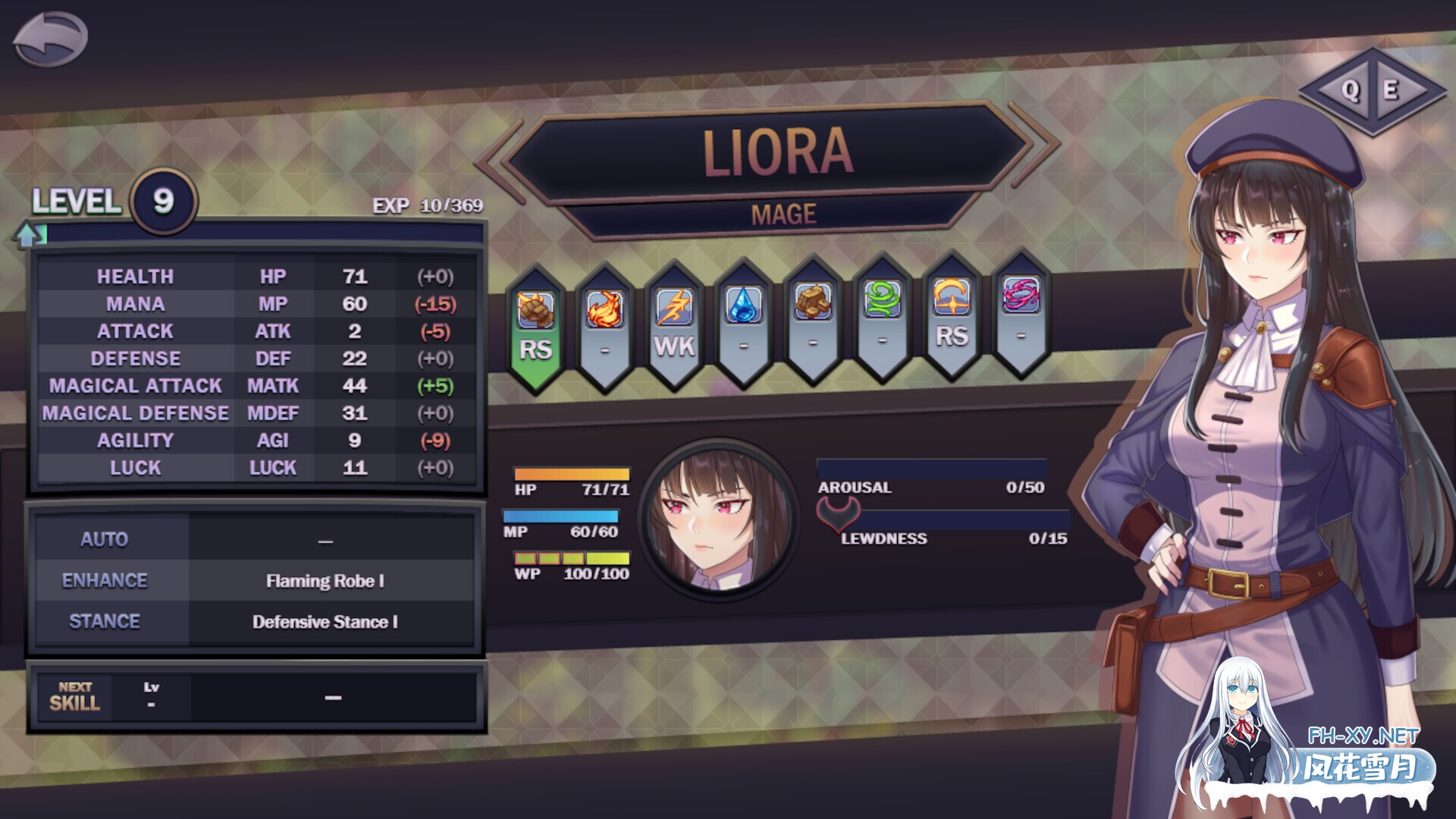This screenshot has width=1456, height=819.
Task: Toggle Defensive Stance I
Action: point(328,622)
